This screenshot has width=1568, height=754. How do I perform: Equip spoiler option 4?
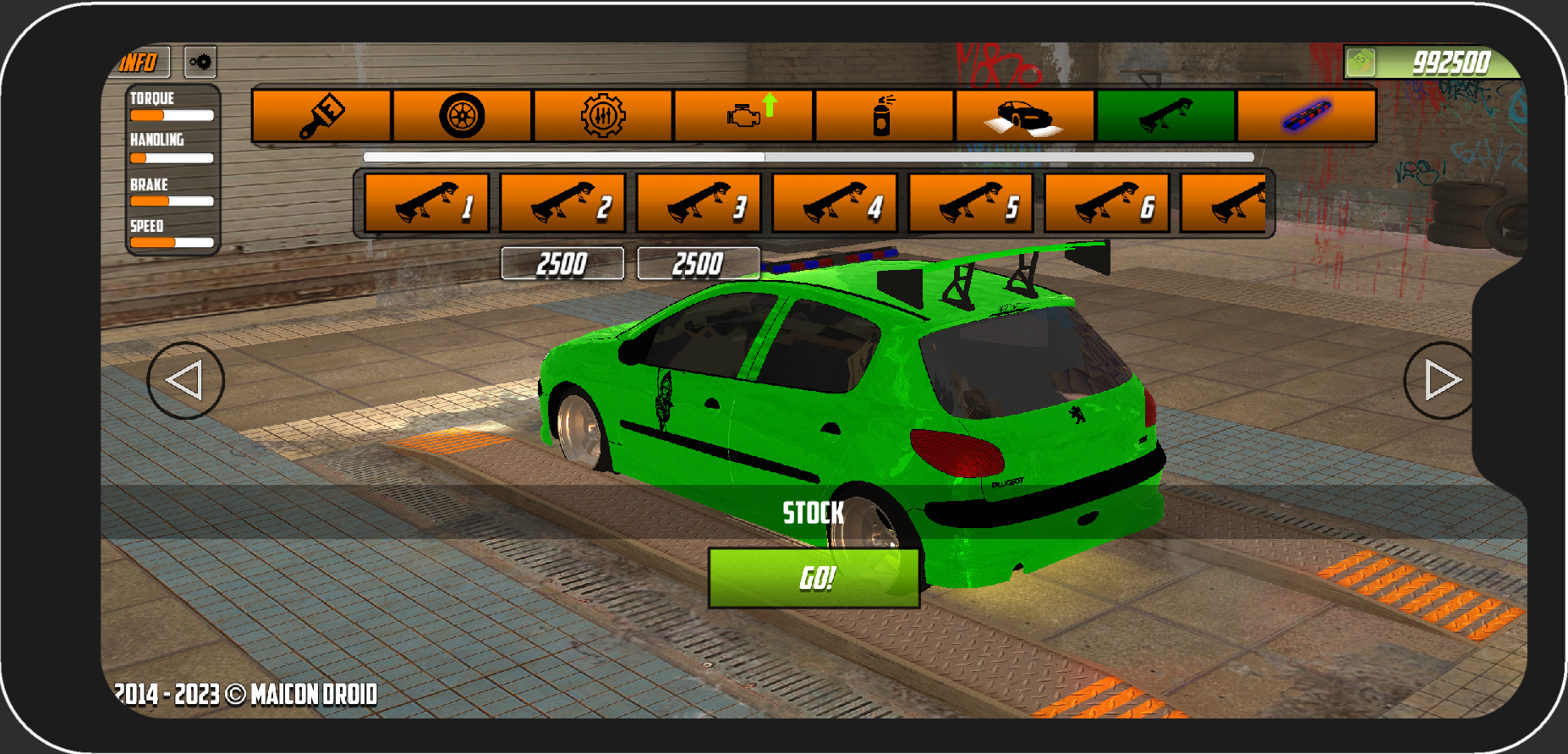click(835, 203)
